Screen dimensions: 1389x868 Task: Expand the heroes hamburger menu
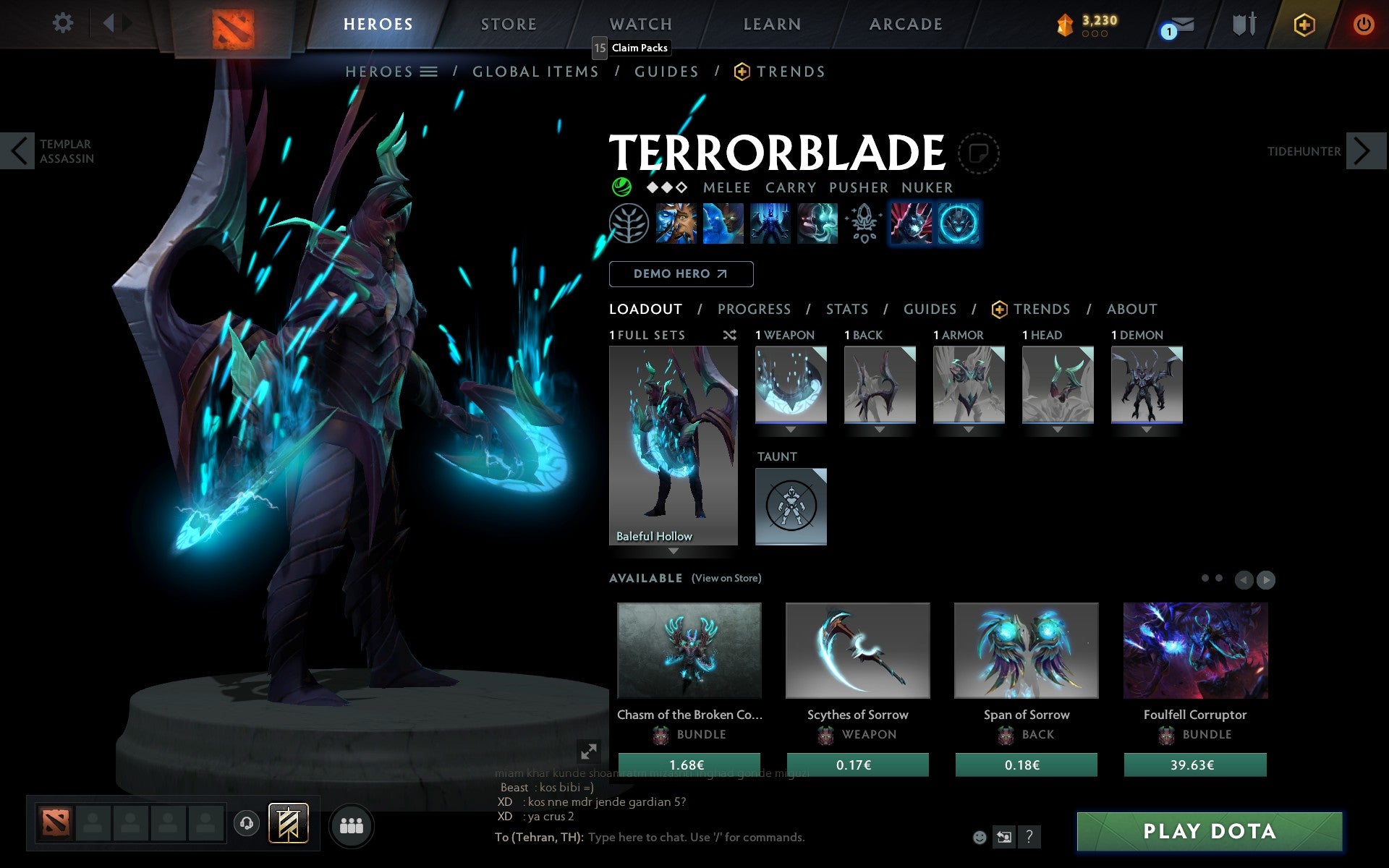429,72
